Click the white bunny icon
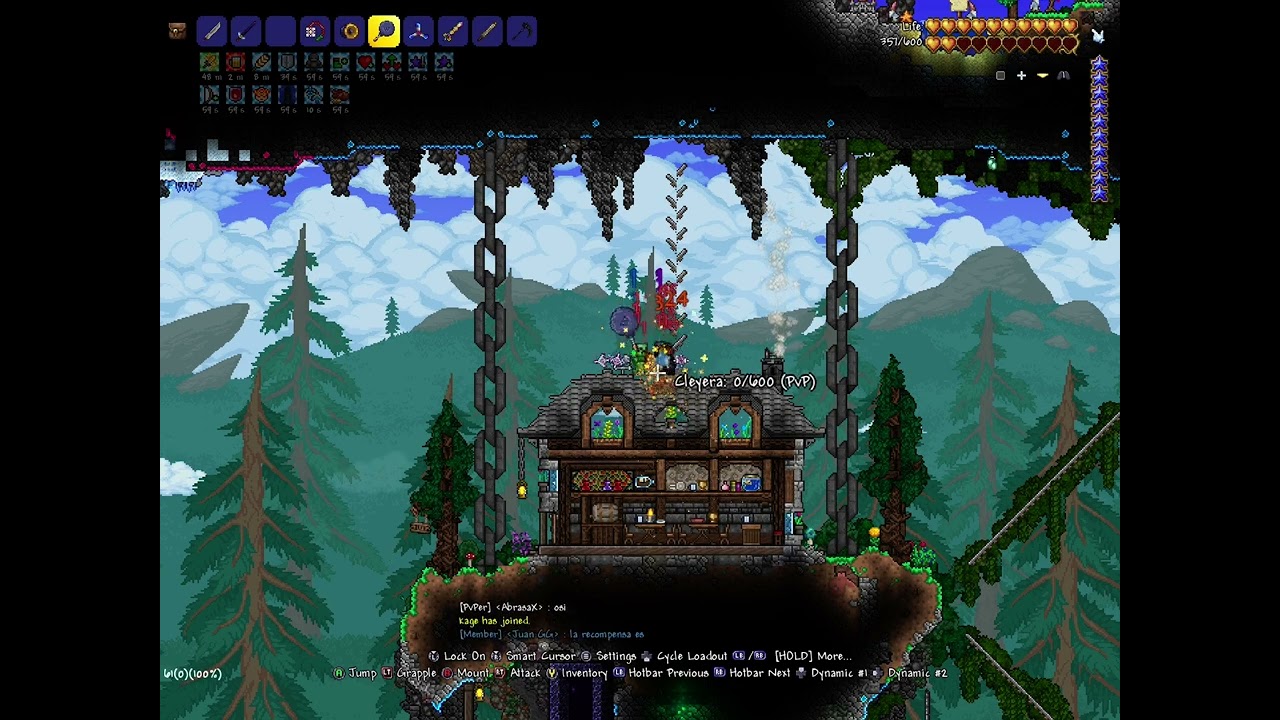1280x720 pixels. (x=1099, y=37)
